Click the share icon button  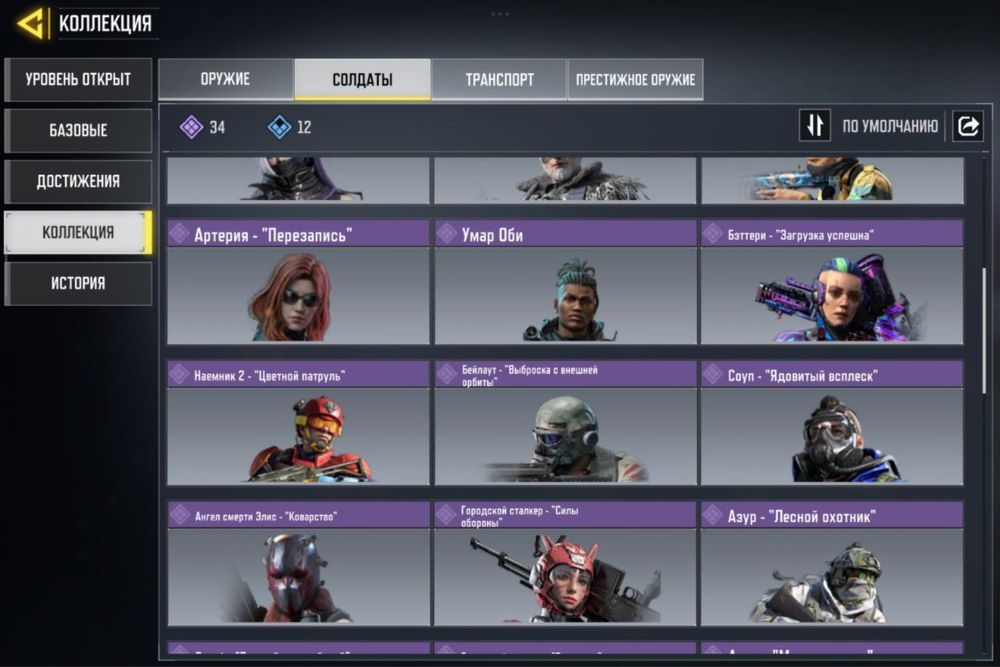pyautogui.click(x=968, y=126)
